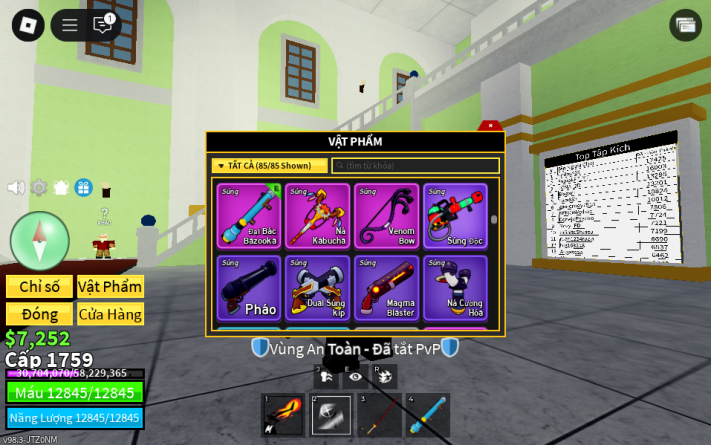
Task: Open the Chỉ số stats panel
Action: point(40,287)
